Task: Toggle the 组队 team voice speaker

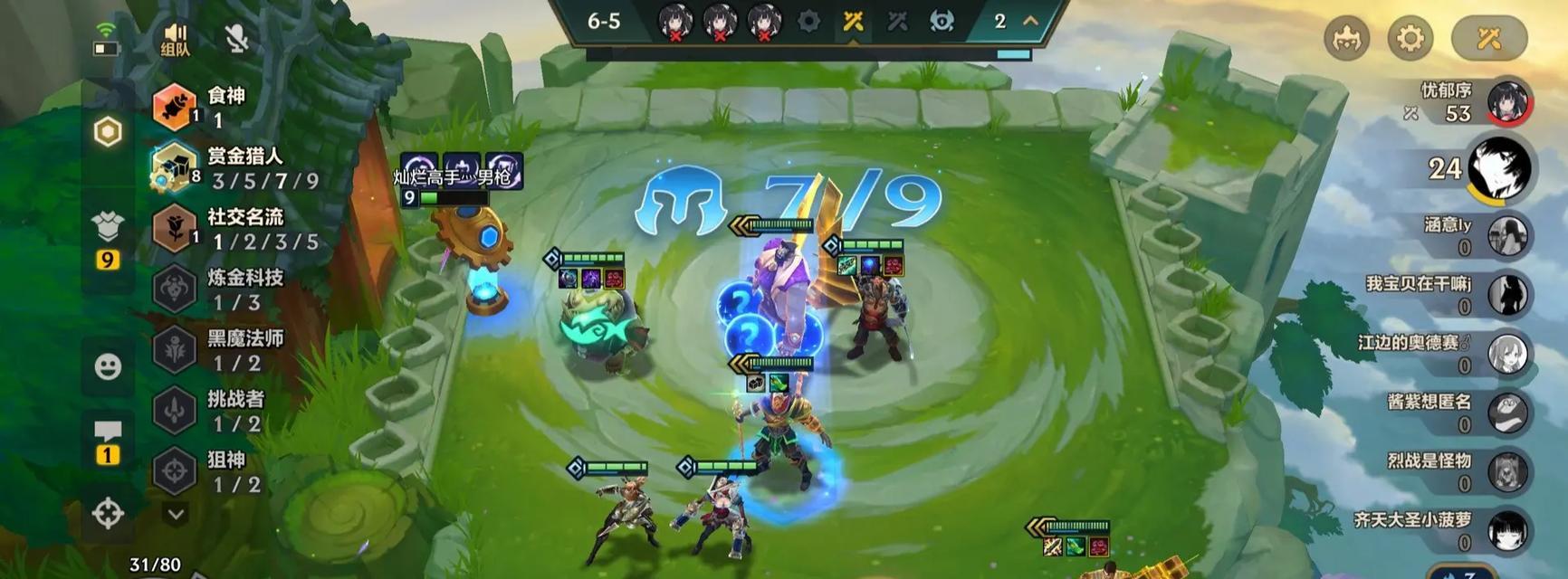Action: pyautogui.click(x=175, y=39)
